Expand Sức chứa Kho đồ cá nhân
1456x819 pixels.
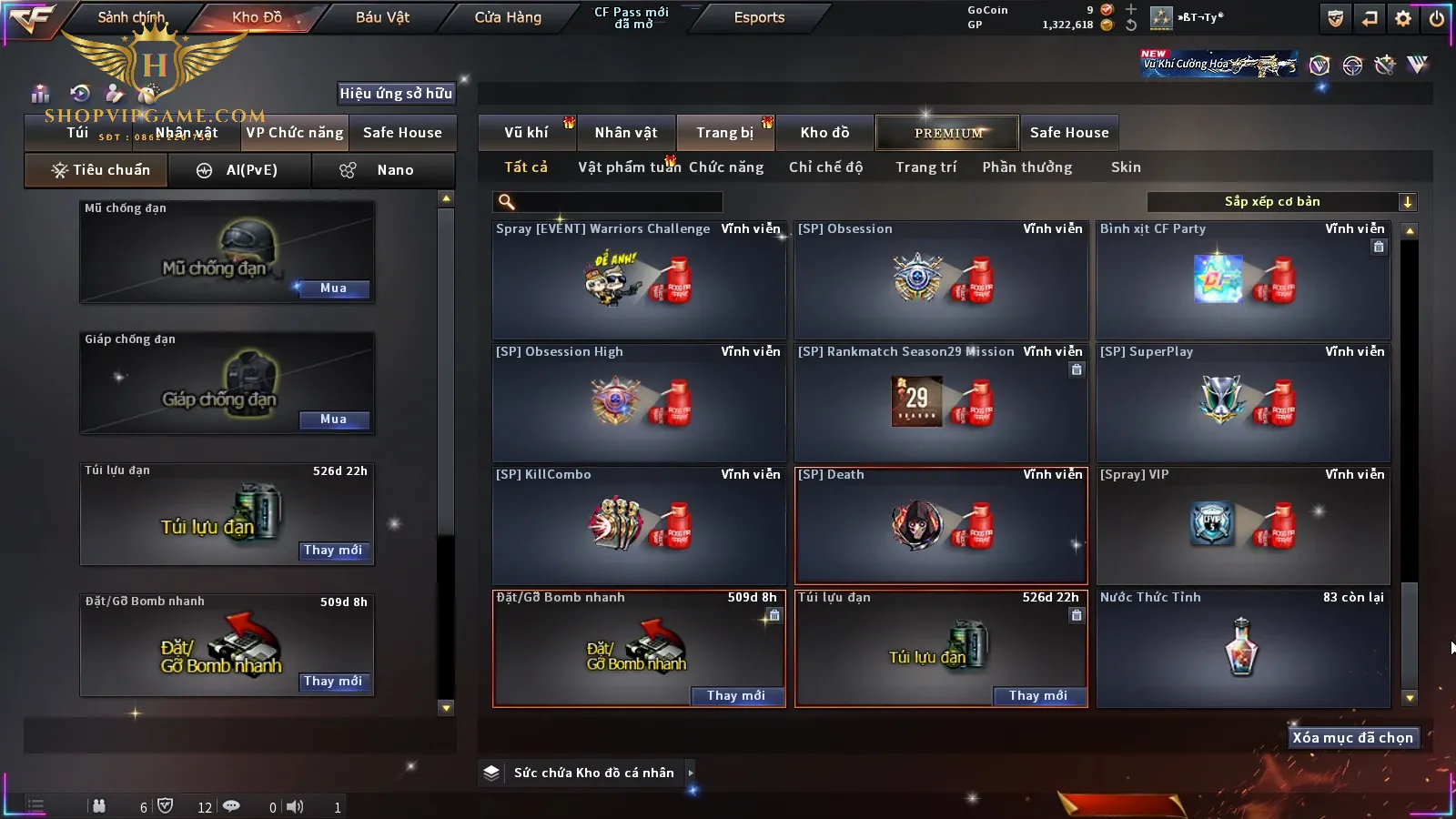[691, 773]
